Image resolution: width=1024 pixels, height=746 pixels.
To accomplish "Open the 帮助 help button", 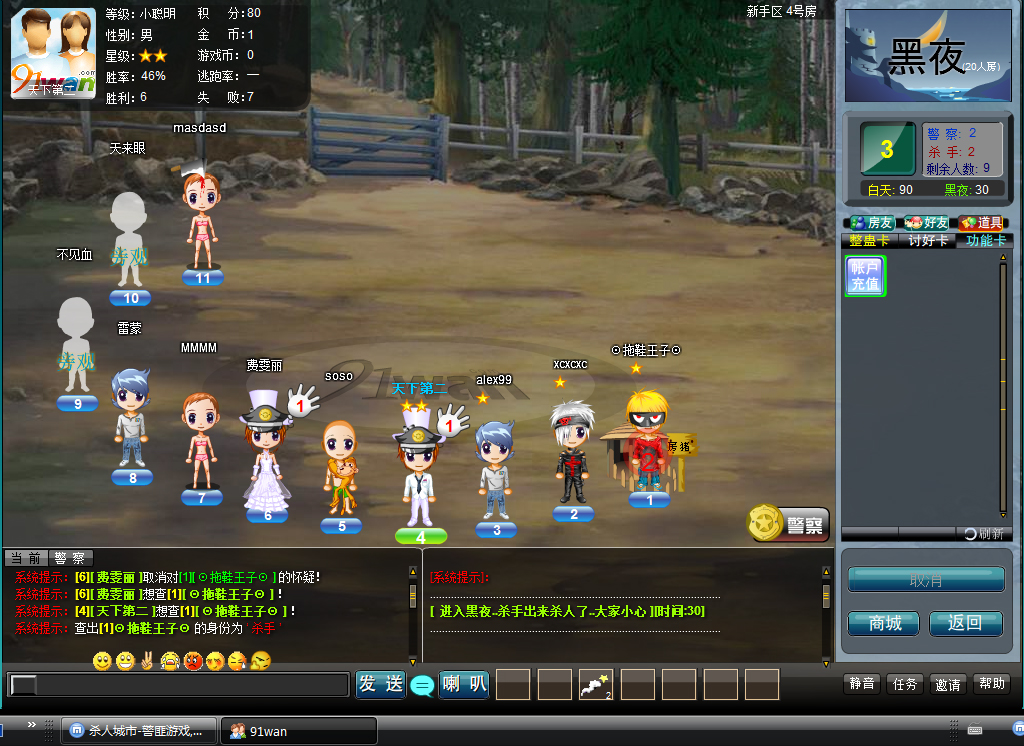I will click(992, 684).
